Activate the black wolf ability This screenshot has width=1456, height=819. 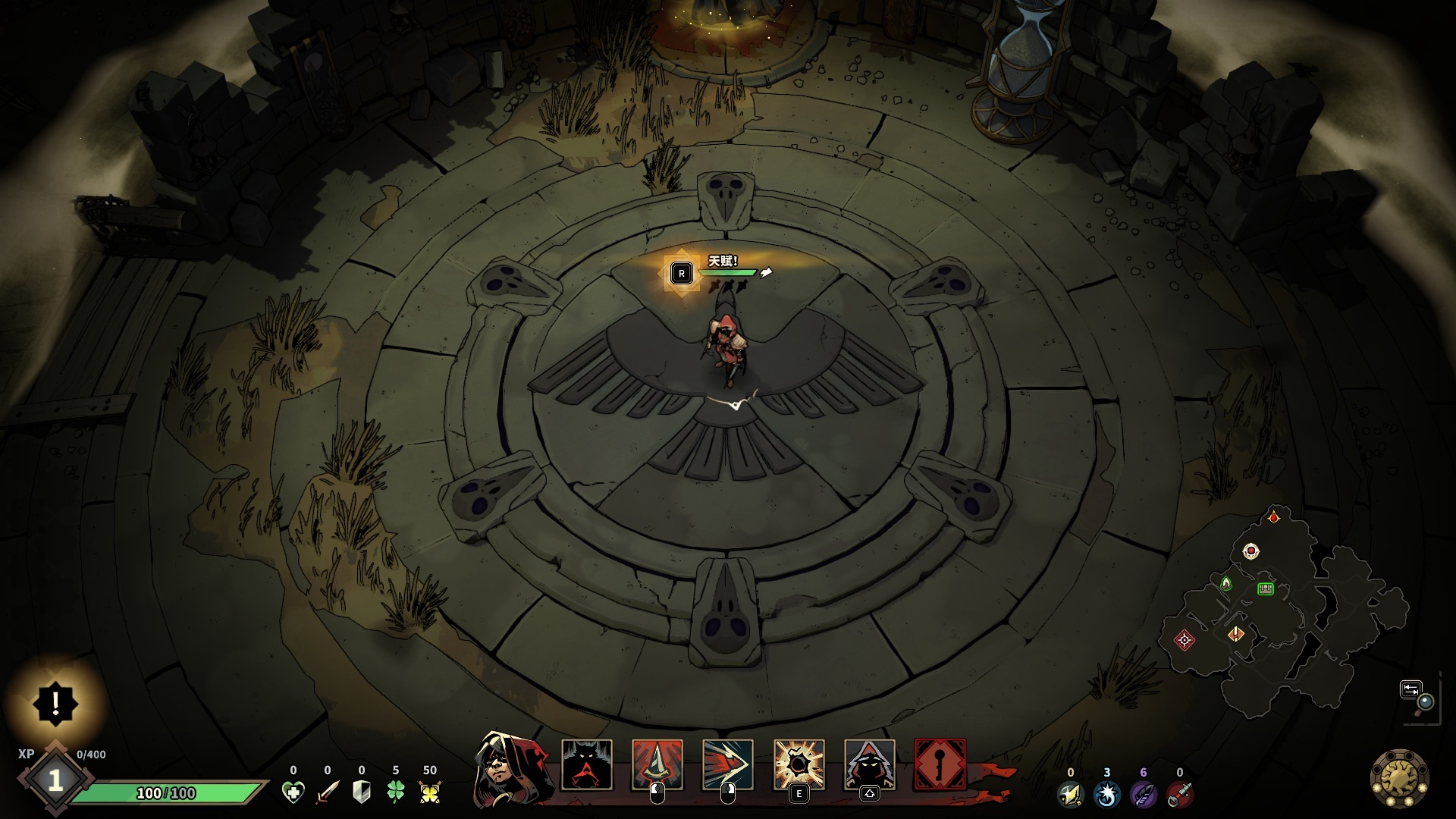pyautogui.click(x=586, y=765)
